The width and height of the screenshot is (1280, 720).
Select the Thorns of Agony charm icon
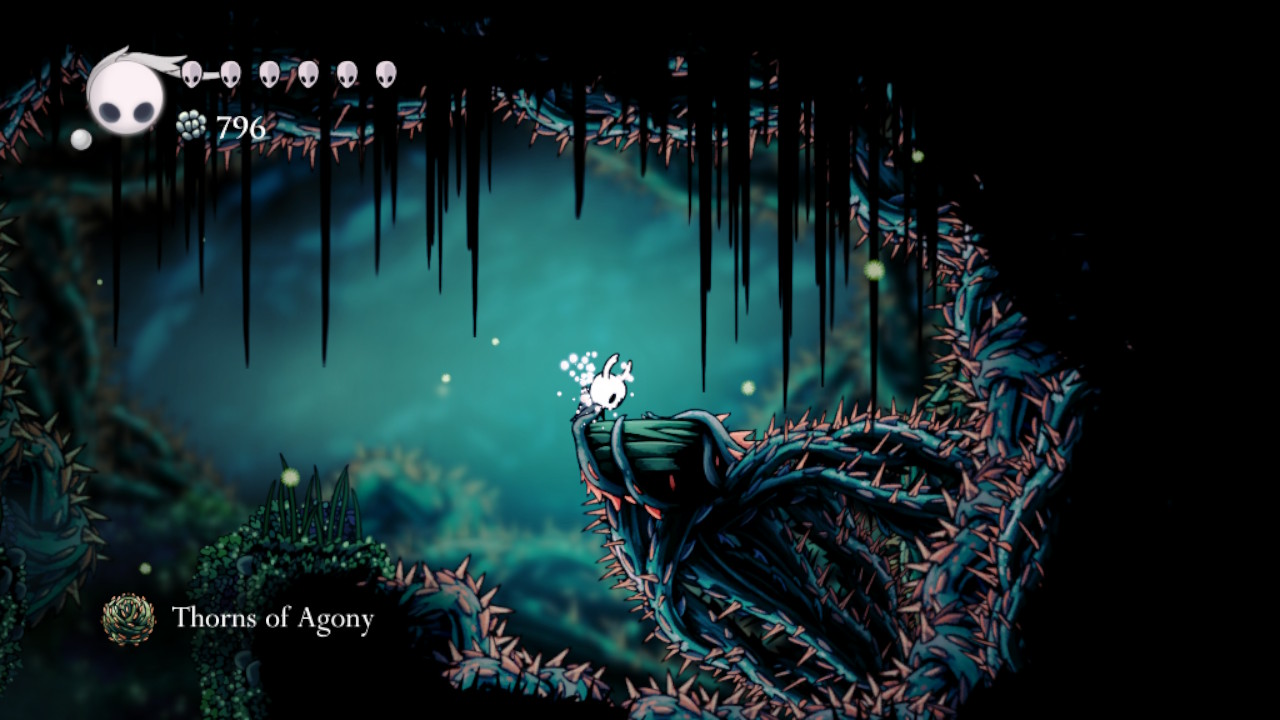pyautogui.click(x=128, y=621)
